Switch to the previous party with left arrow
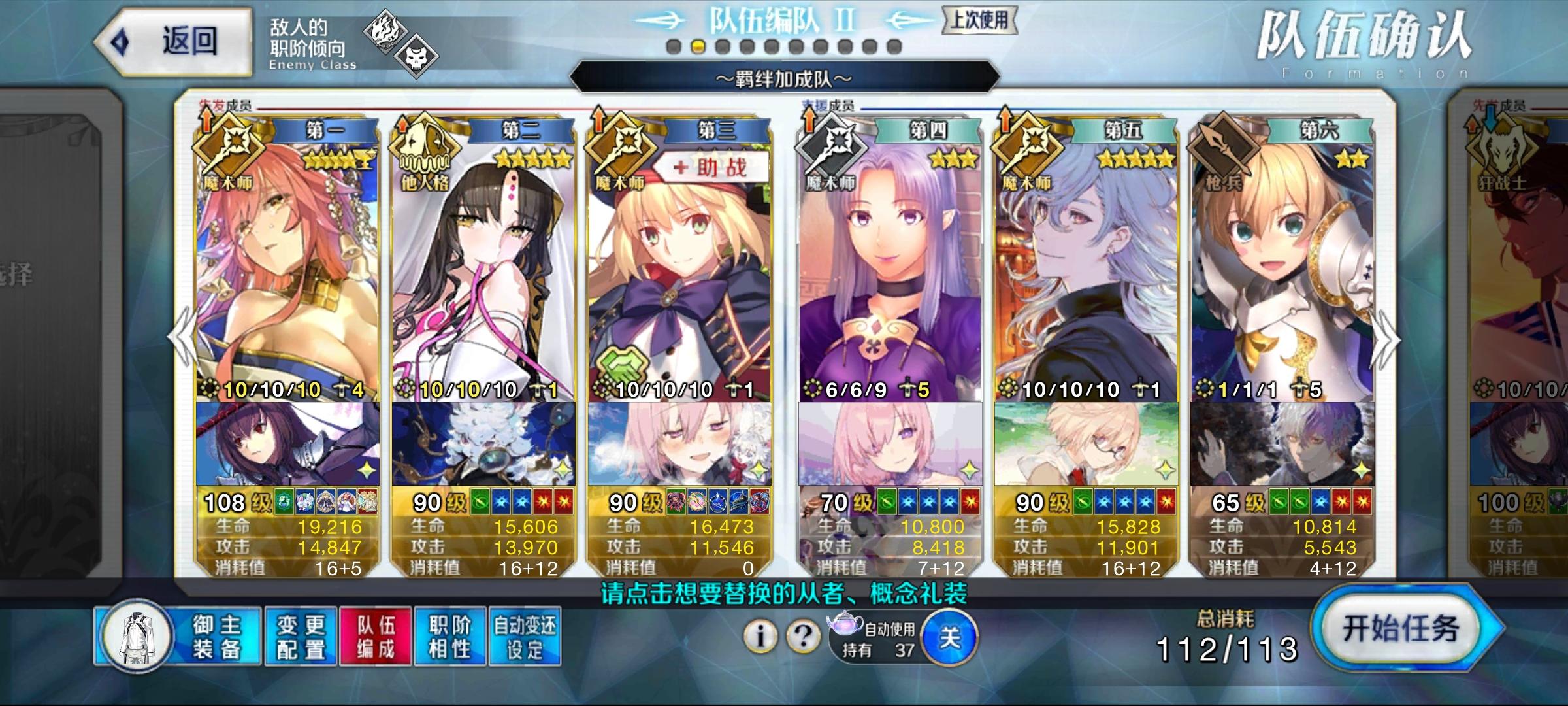This screenshot has height=706, width=1568. pos(180,338)
